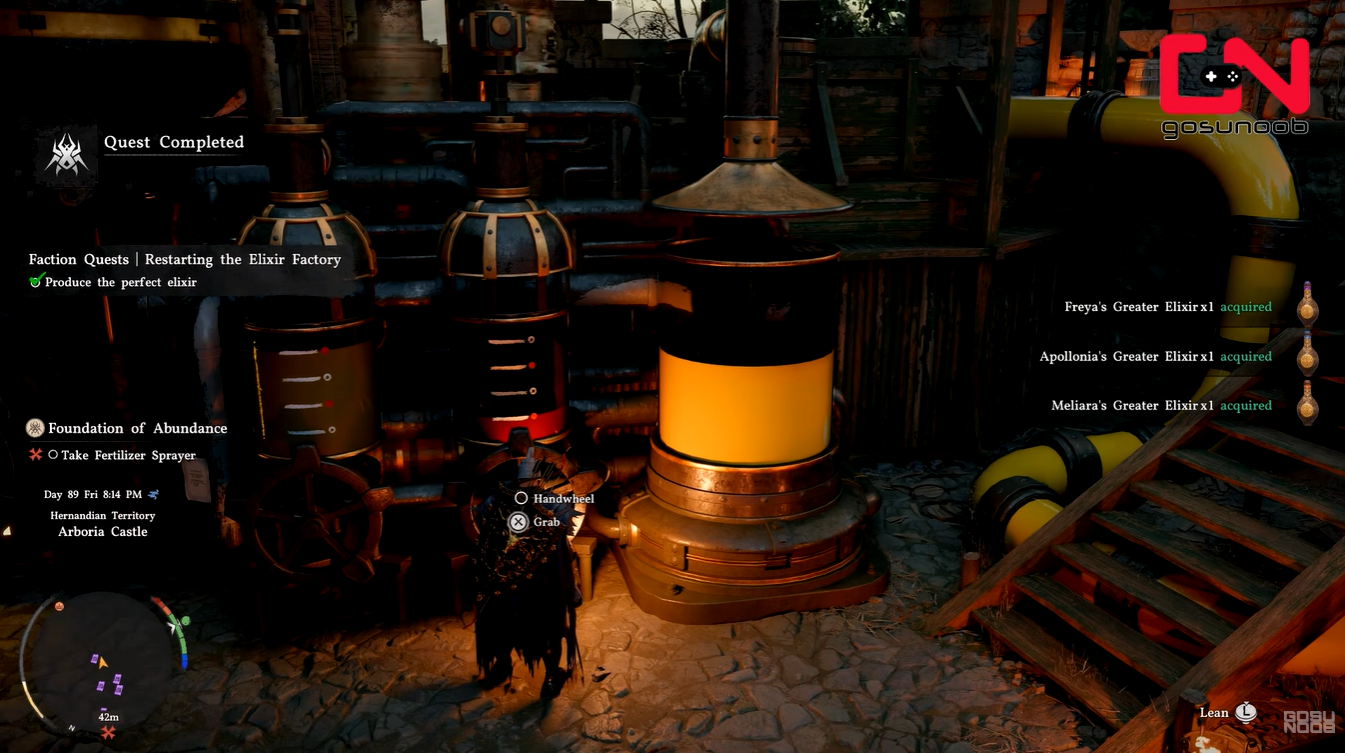Click the gosunoob channel logo watermark

(1234, 85)
